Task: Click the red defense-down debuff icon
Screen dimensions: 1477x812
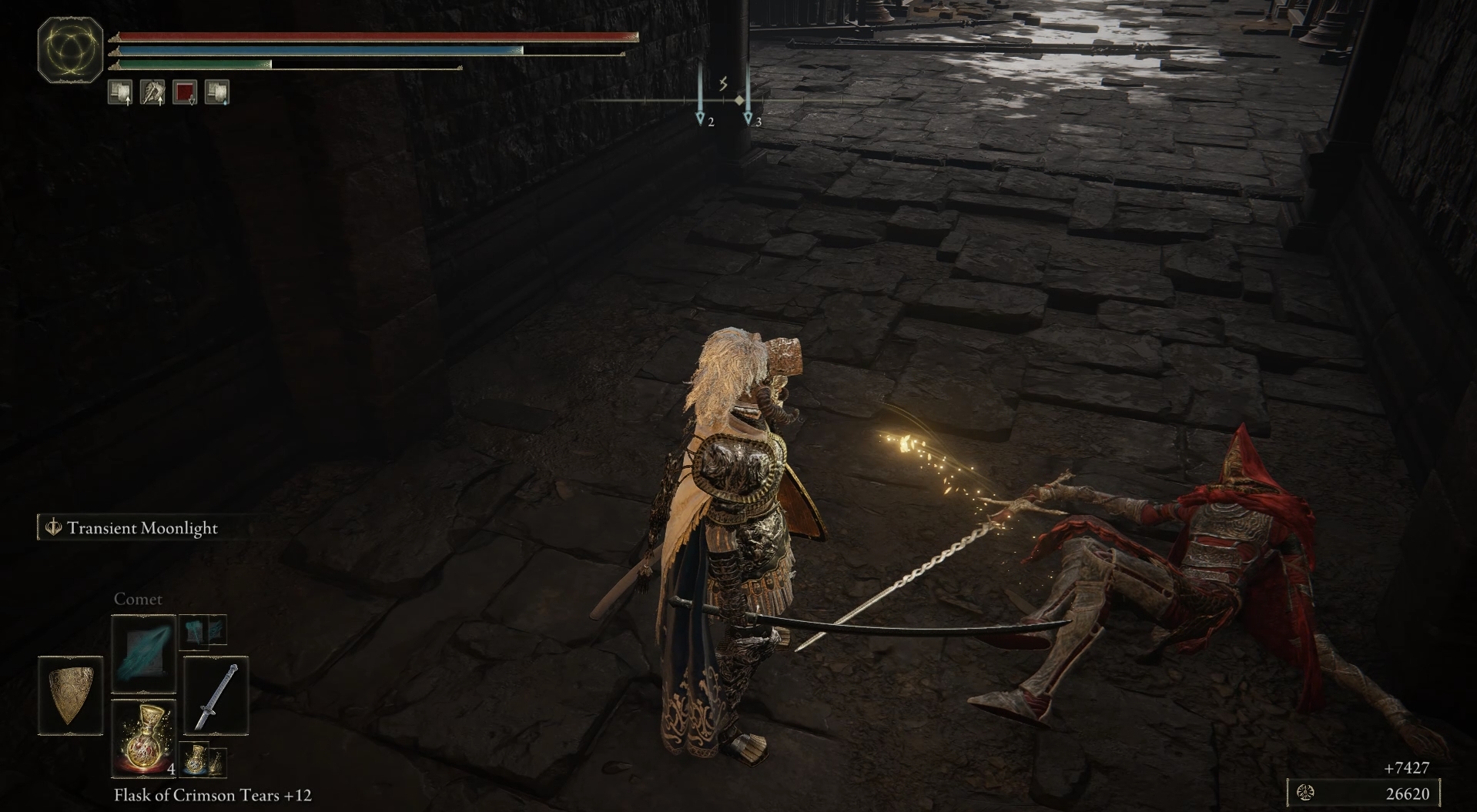Action: point(184,92)
